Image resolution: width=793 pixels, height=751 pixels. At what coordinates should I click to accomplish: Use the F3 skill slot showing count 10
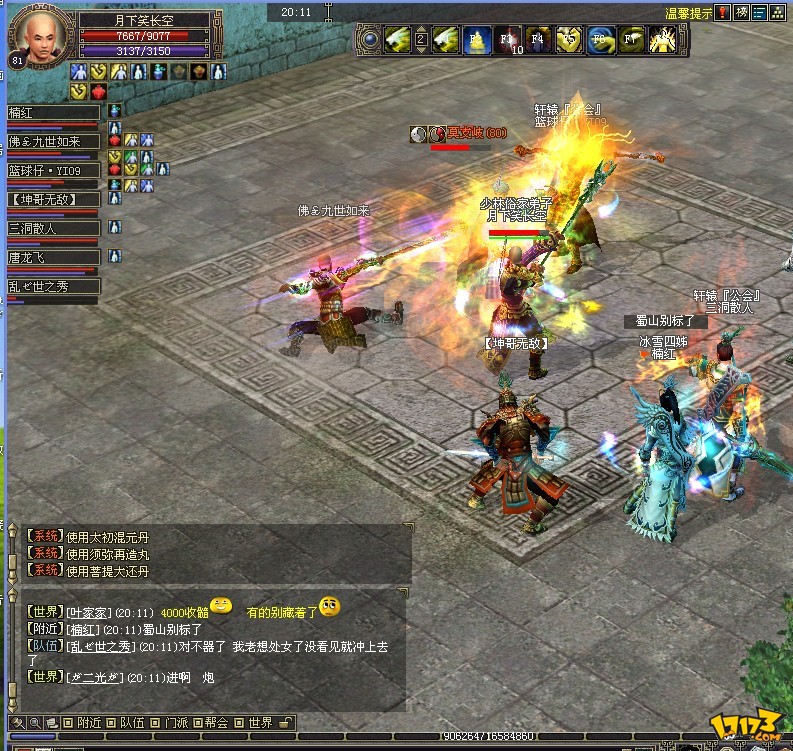(510, 41)
